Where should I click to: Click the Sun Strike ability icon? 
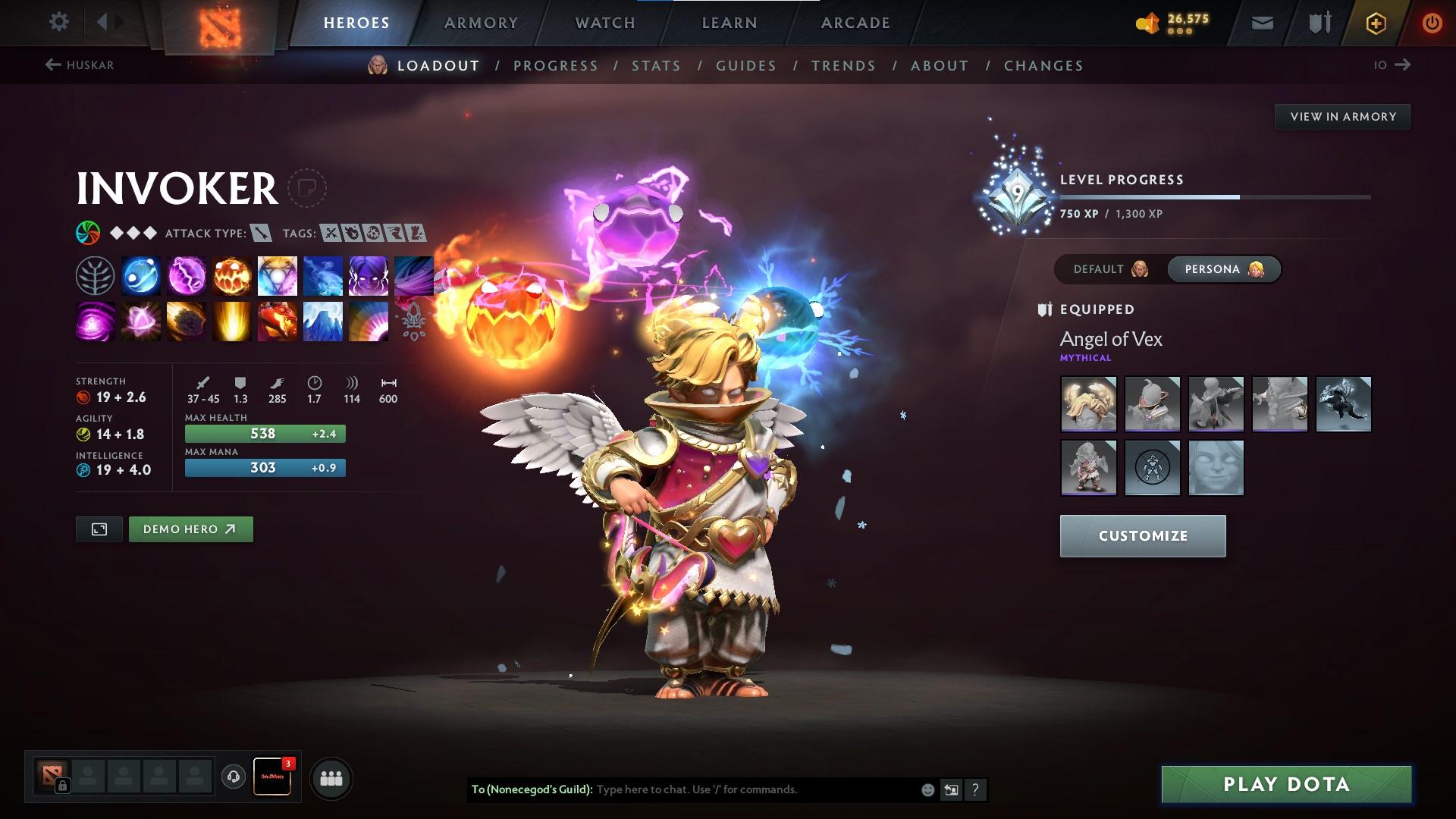coord(231,322)
